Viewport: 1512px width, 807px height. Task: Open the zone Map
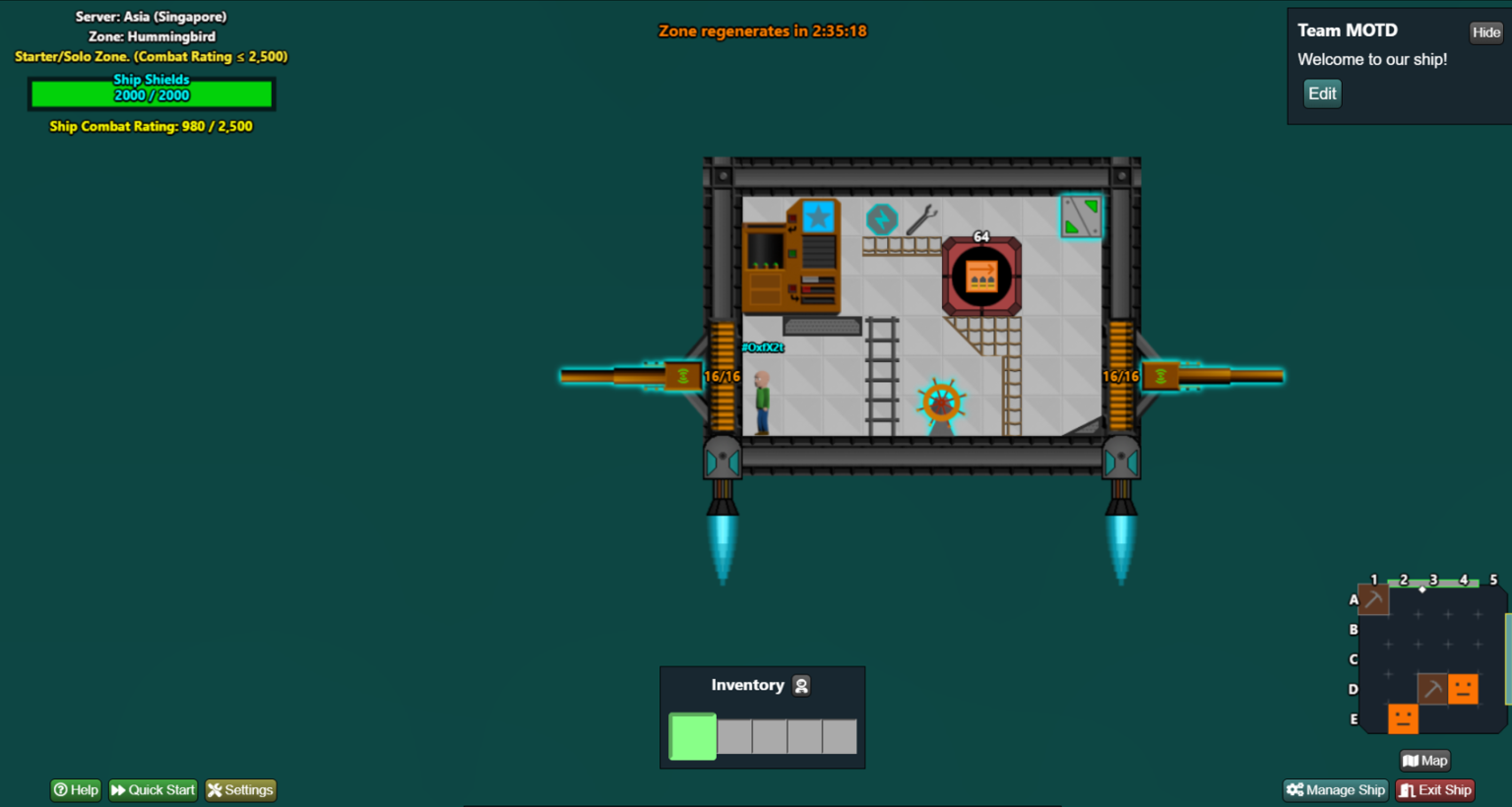tap(1425, 761)
